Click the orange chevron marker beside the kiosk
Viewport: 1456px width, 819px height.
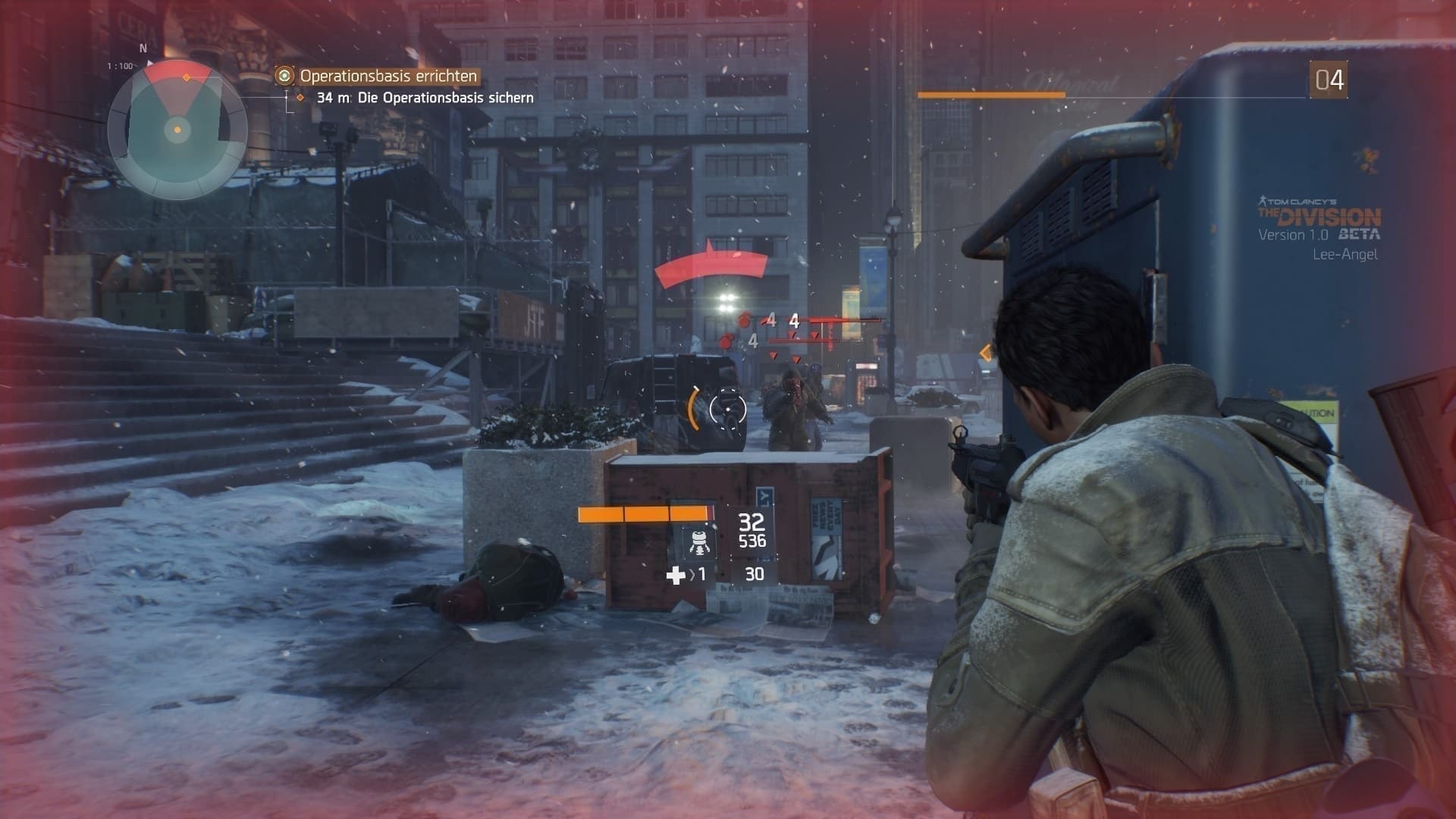pyautogui.click(x=987, y=350)
